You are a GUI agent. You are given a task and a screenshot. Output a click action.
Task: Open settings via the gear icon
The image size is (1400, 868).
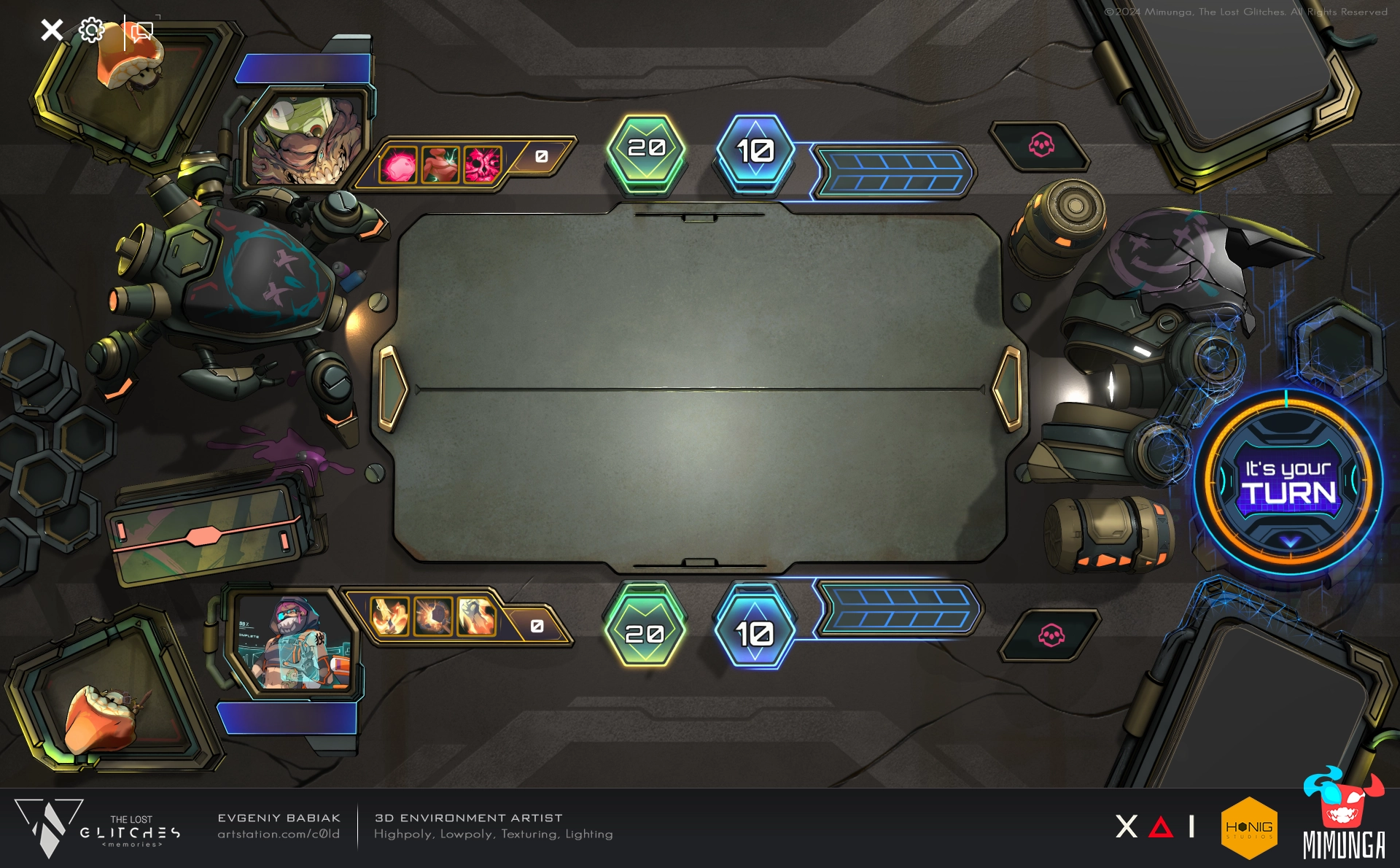click(x=92, y=31)
